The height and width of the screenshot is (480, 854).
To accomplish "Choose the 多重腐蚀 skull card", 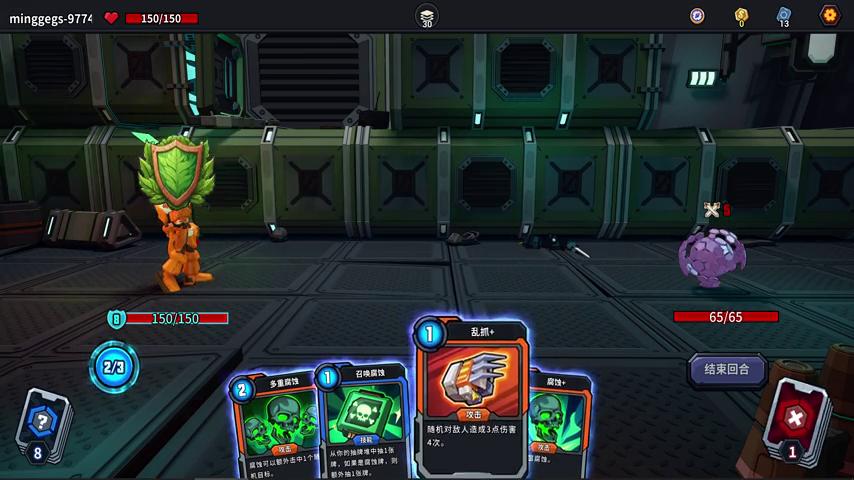I will pos(275,425).
